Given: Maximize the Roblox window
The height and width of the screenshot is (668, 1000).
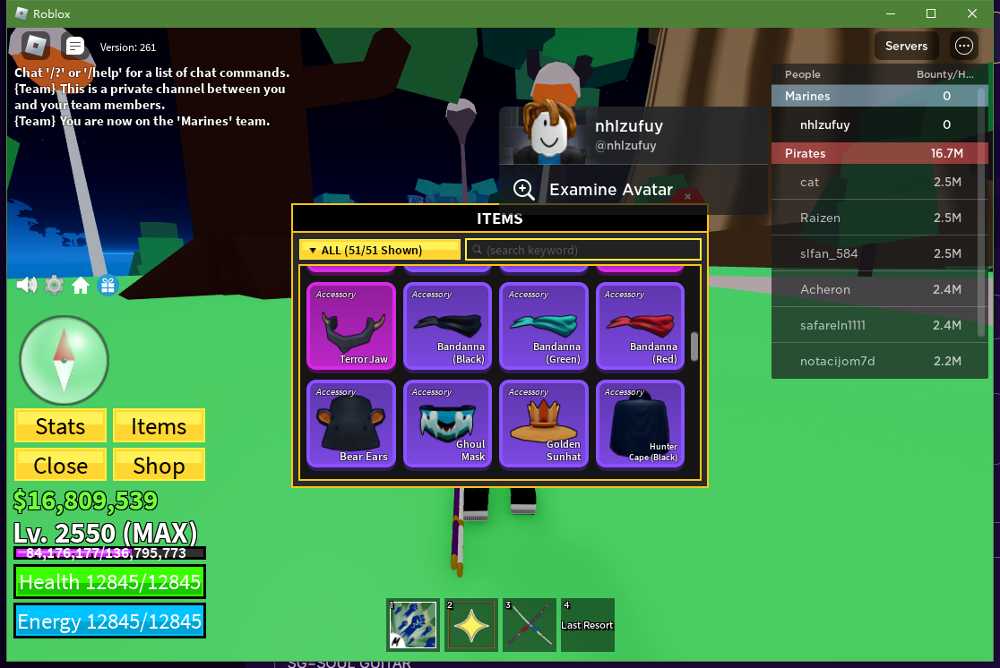Looking at the screenshot, I should [x=931, y=14].
